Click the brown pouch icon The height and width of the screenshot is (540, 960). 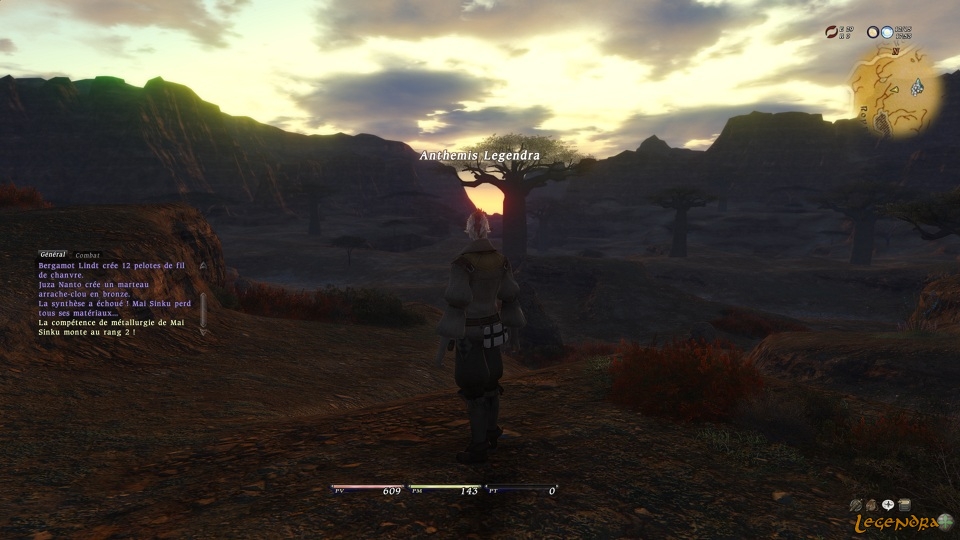[871, 505]
